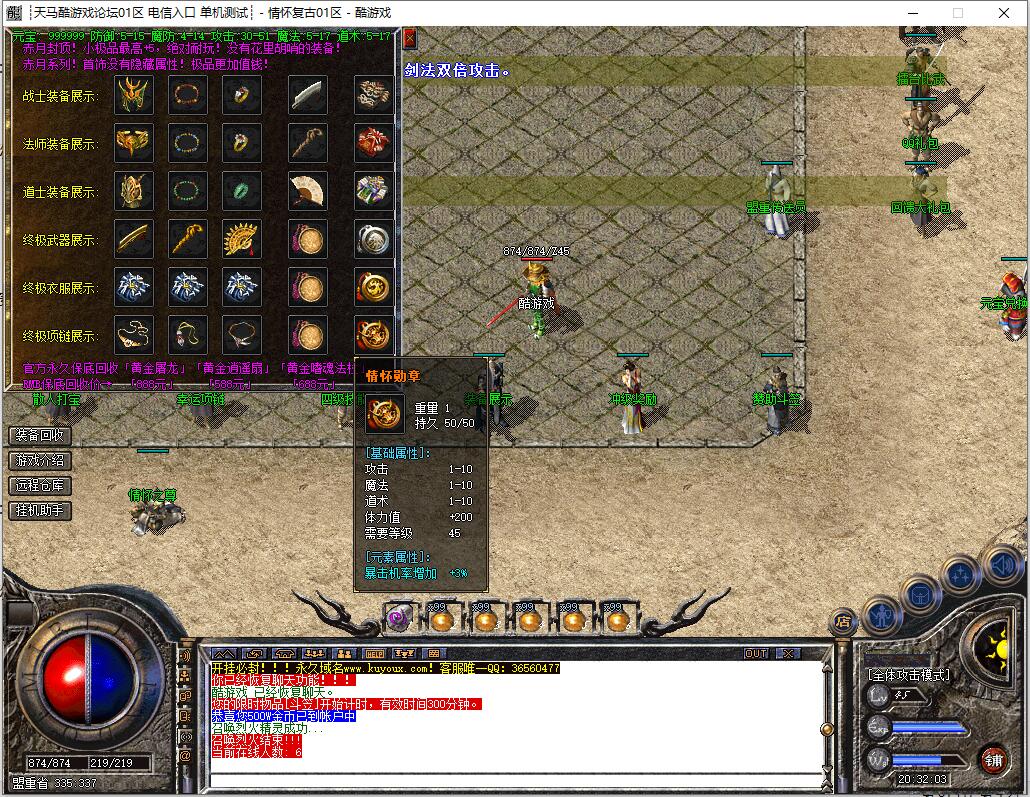Select the mage staff in 法师装备展示 row

(307, 143)
